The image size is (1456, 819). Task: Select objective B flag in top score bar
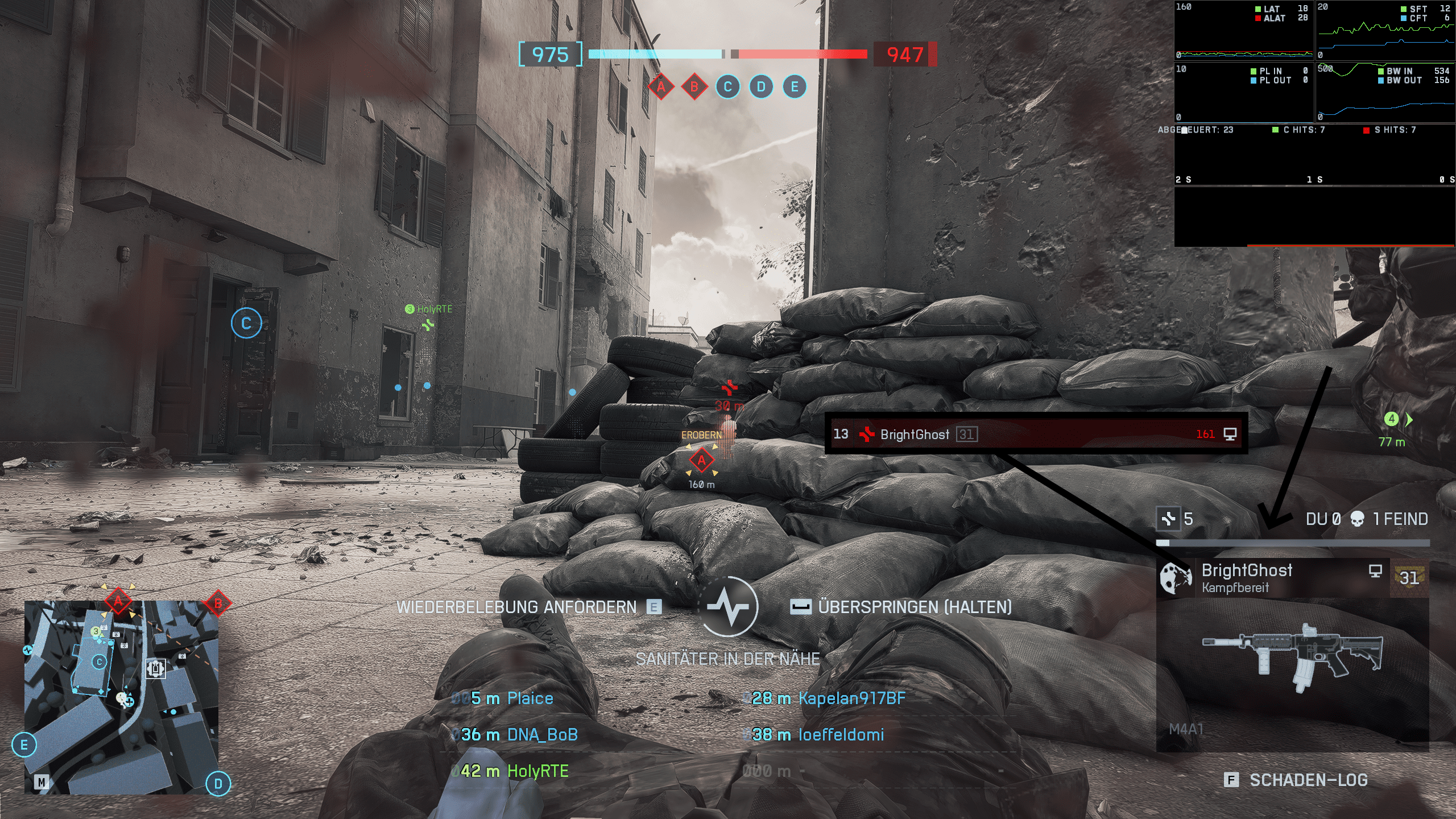coord(694,87)
